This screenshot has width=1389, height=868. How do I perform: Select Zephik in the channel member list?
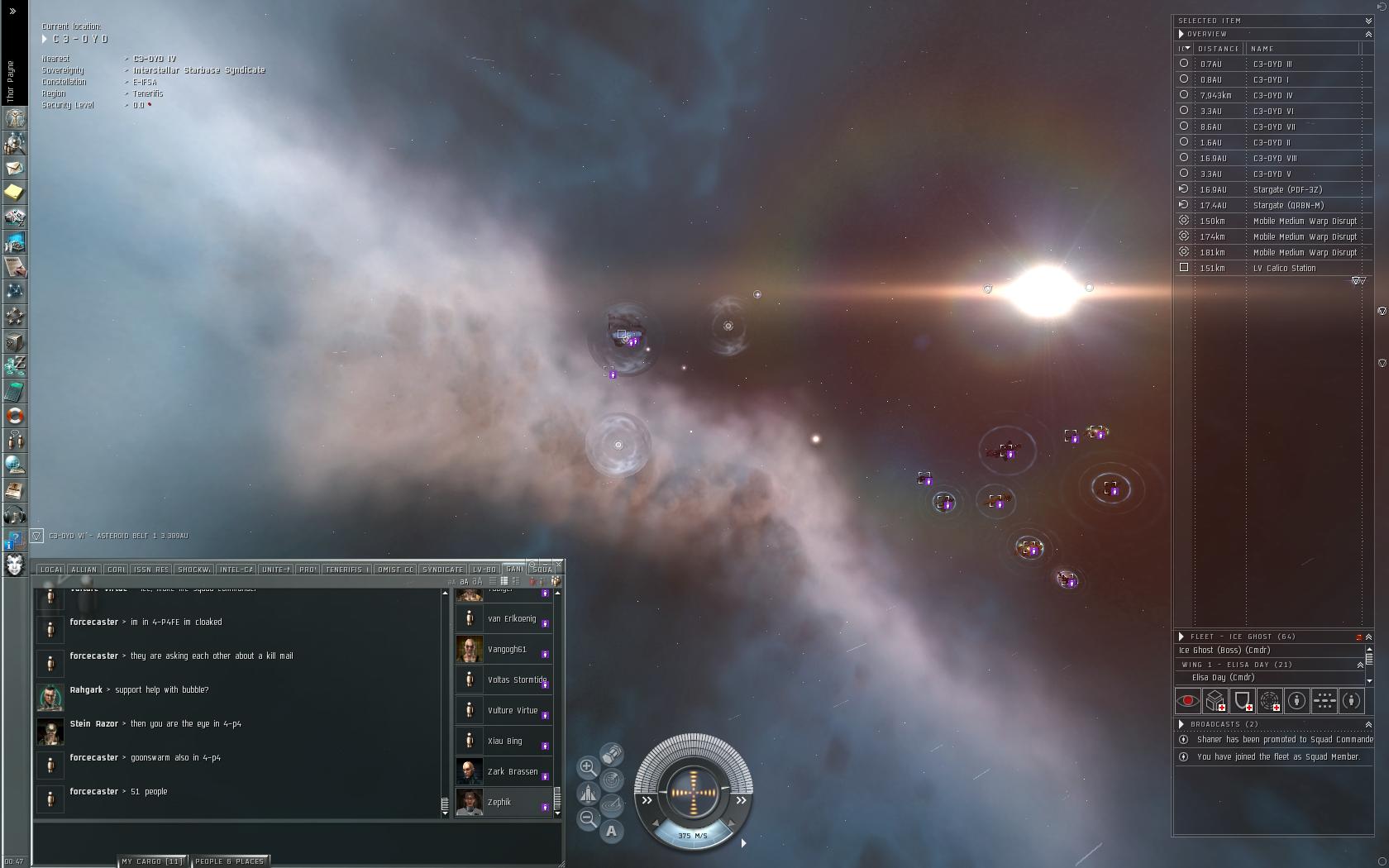click(x=499, y=803)
